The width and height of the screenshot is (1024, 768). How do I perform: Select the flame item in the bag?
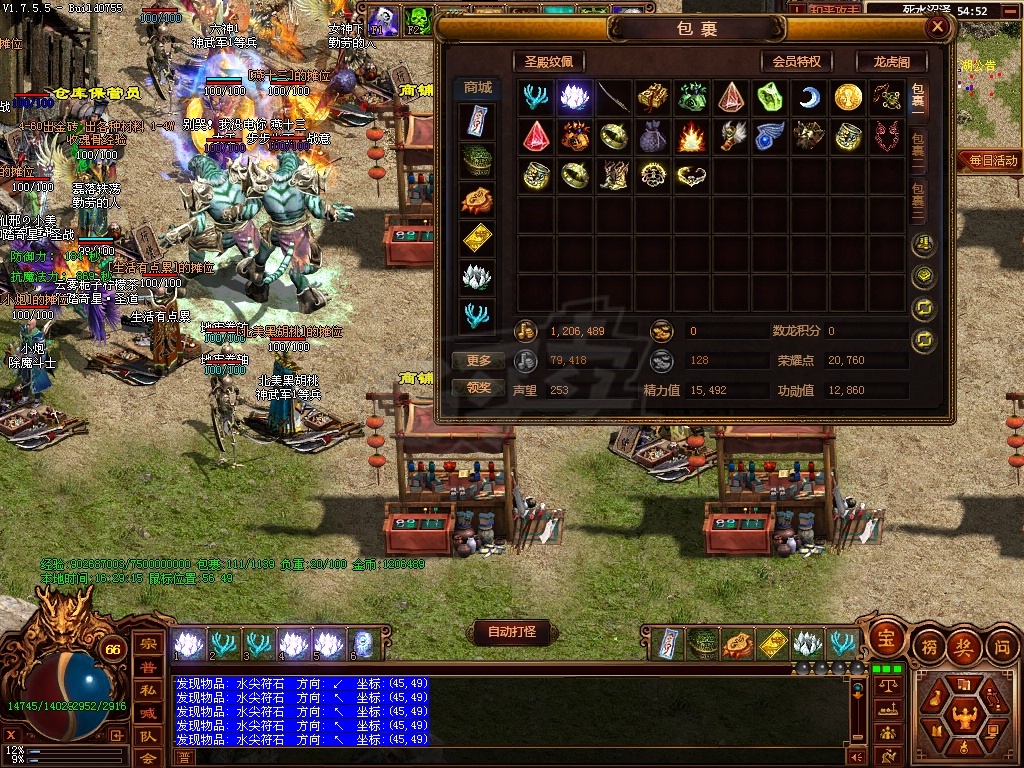pos(692,136)
